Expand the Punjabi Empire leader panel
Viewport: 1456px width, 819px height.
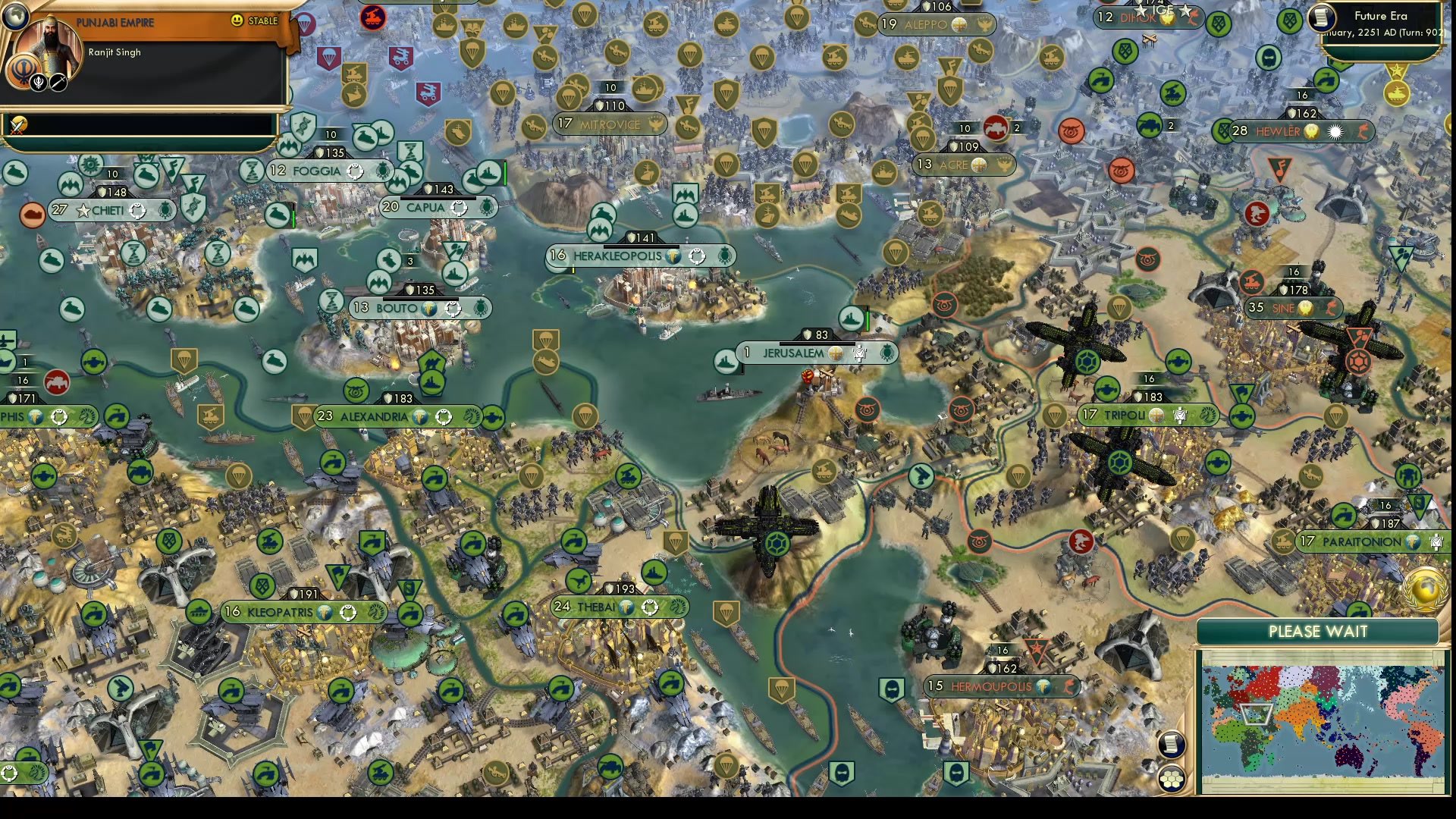[x=114, y=21]
